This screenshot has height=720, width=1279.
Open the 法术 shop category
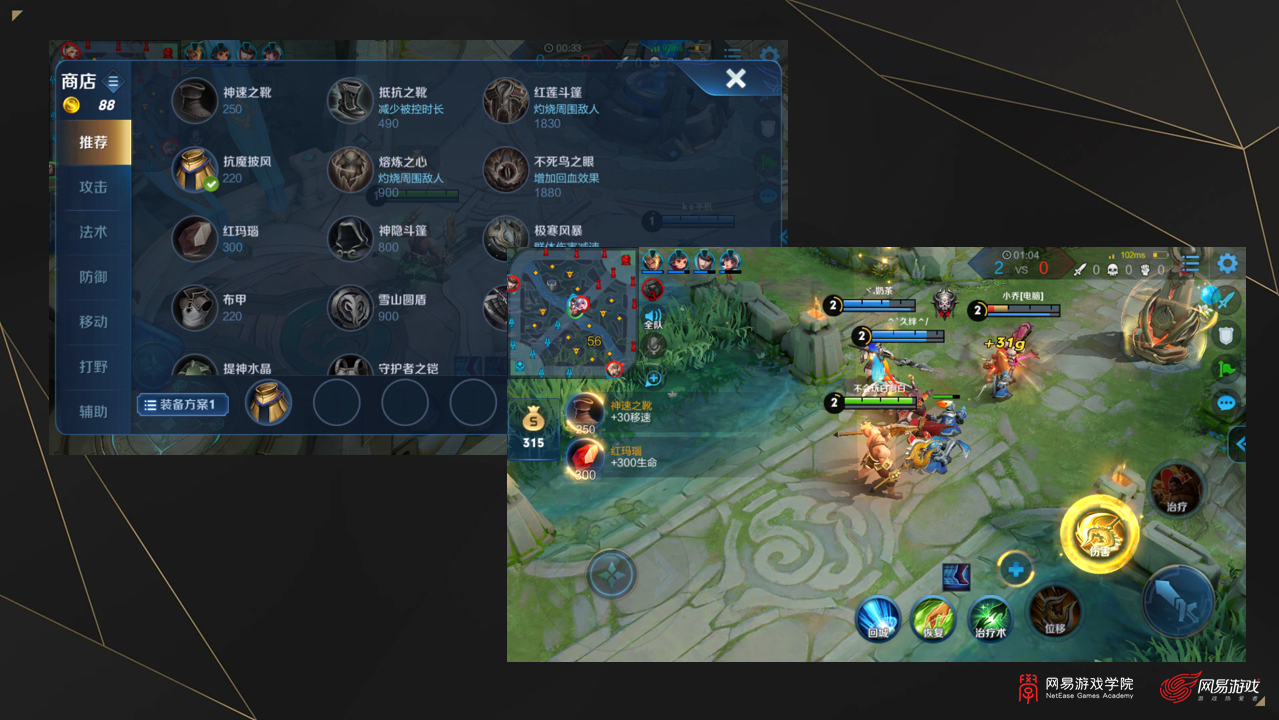click(x=94, y=232)
